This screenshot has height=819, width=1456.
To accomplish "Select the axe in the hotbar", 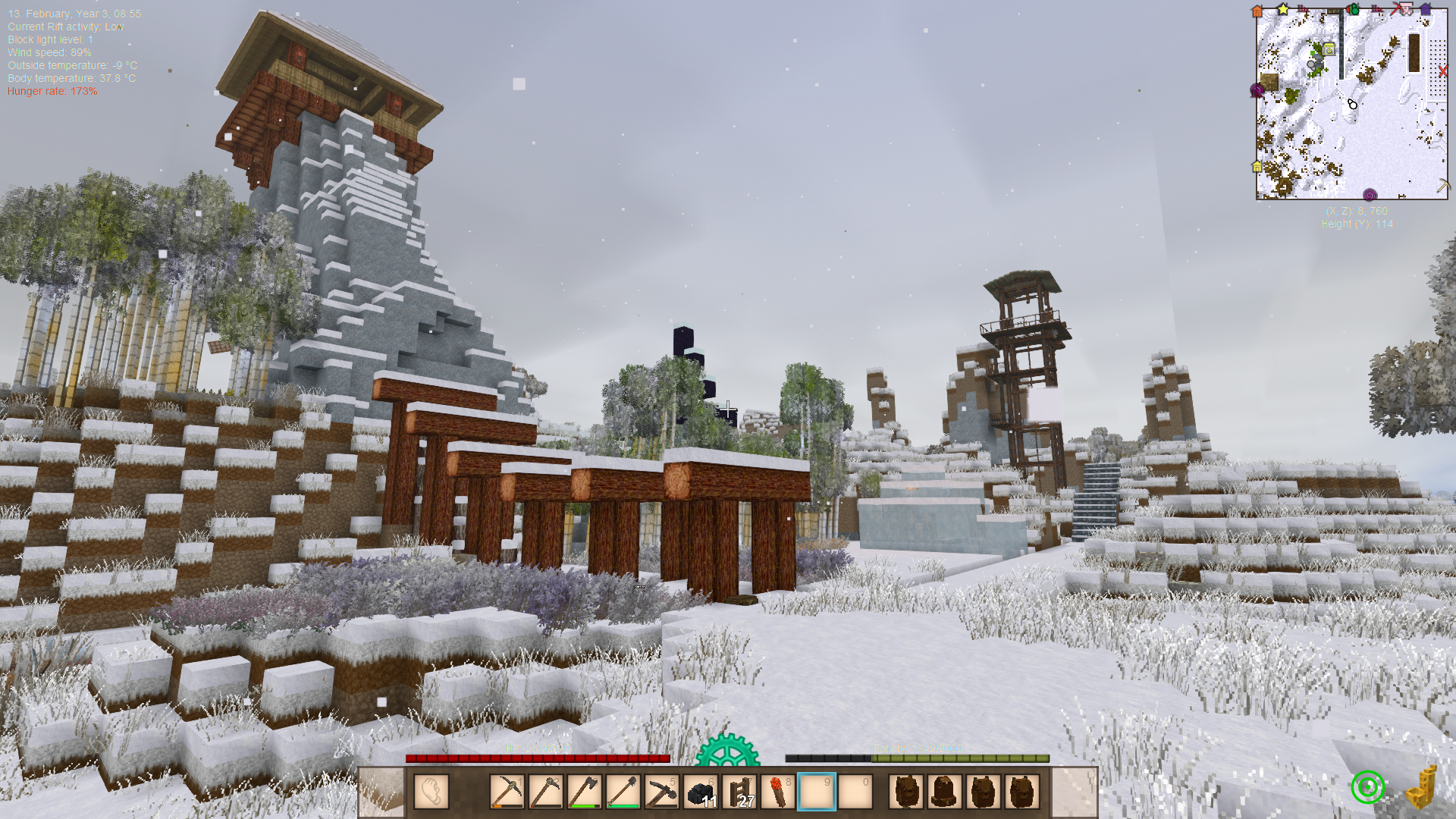I will click(584, 792).
